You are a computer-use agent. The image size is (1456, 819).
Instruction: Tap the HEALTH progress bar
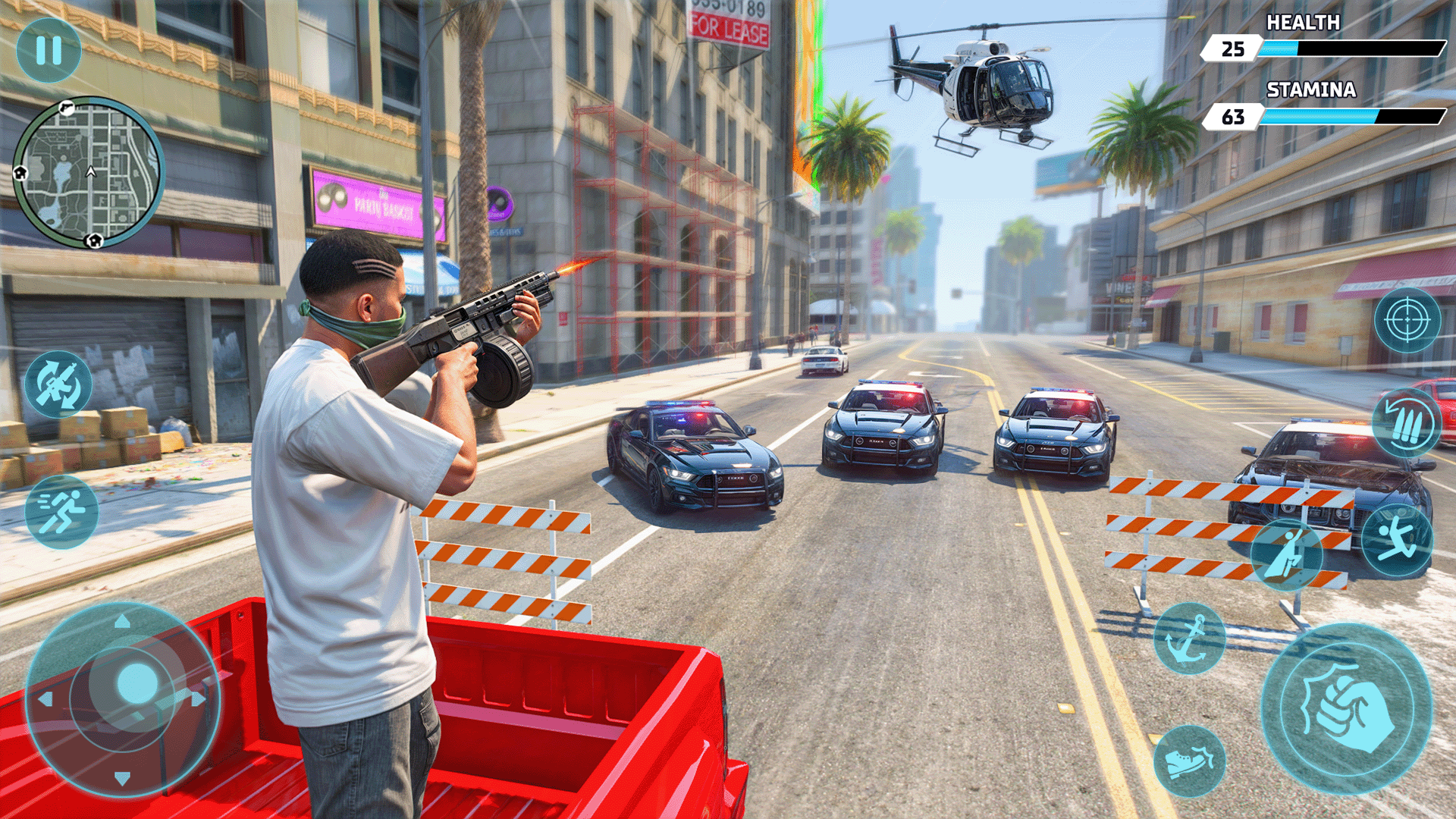pyautogui.click(x=1357, y=47)
